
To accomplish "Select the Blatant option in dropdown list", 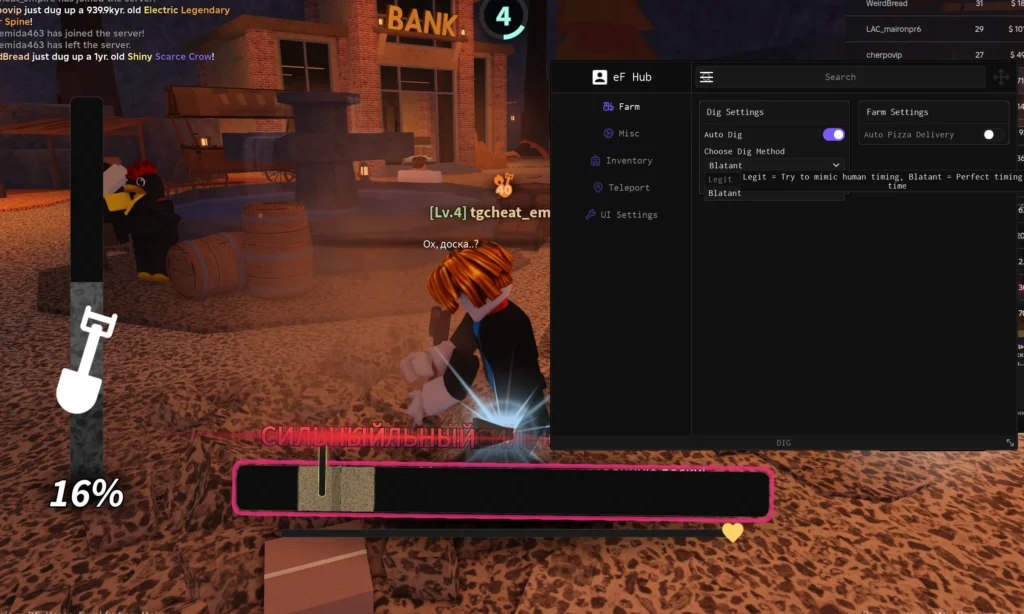I will click(725, 193).
